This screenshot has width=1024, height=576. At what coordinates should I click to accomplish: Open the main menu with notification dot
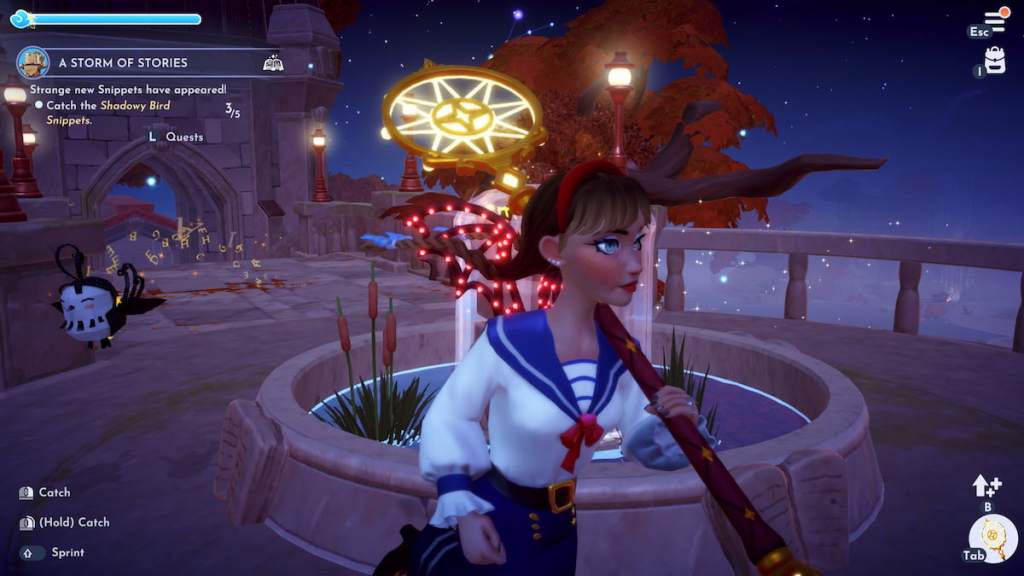(x=995, y=20)
